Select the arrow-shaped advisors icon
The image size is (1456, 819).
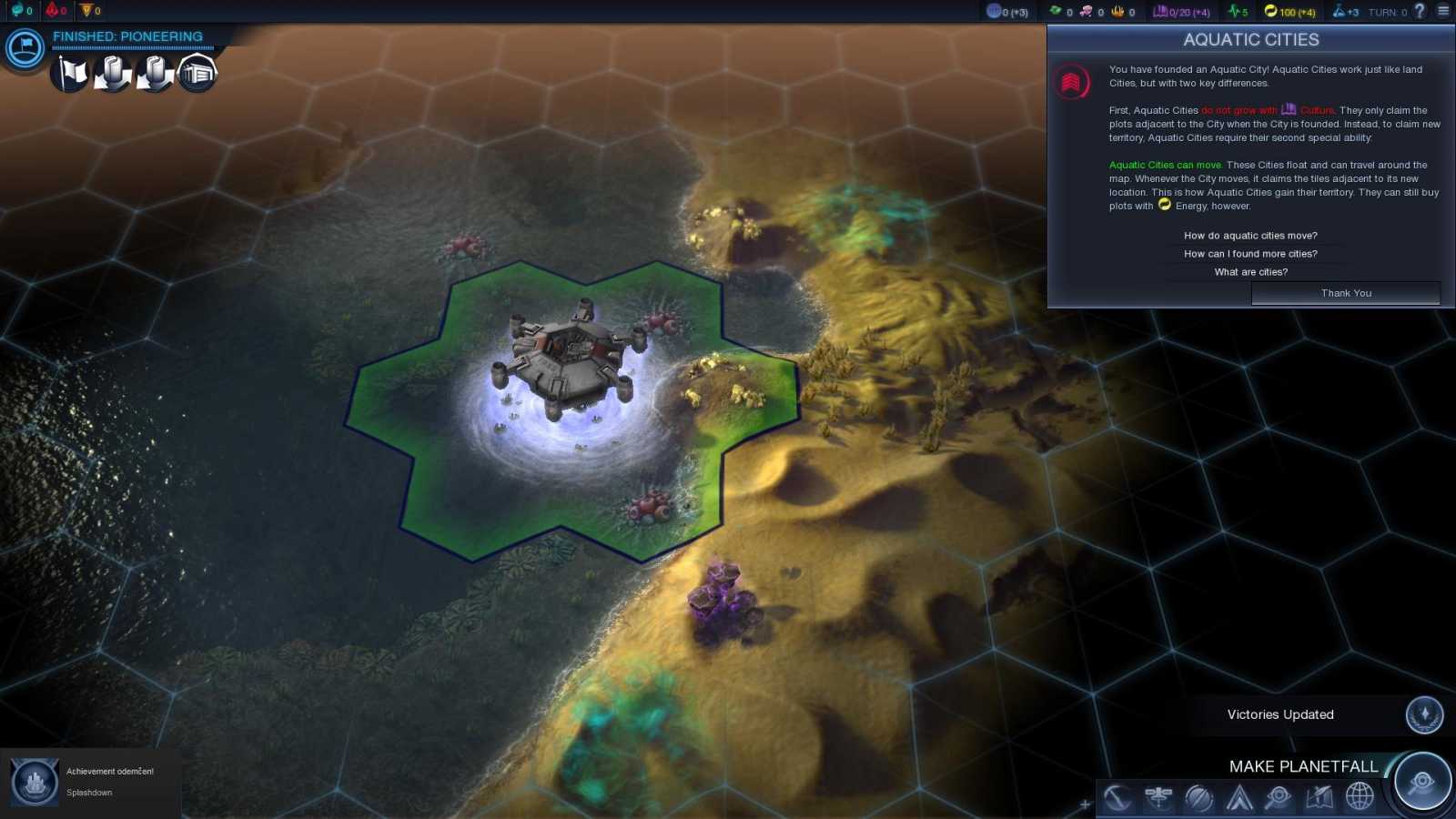click(1239, 798)
